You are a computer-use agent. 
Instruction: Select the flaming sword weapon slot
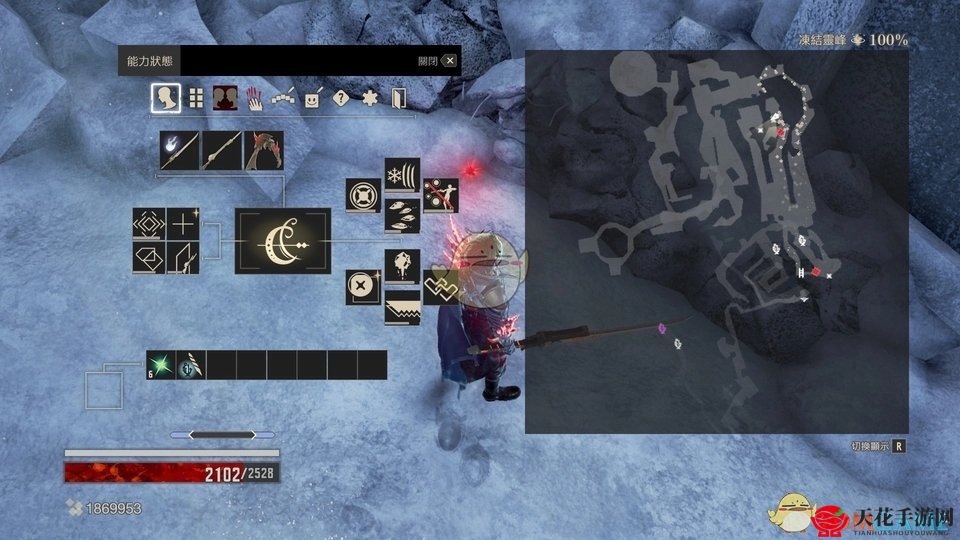[x=179, y=151]
